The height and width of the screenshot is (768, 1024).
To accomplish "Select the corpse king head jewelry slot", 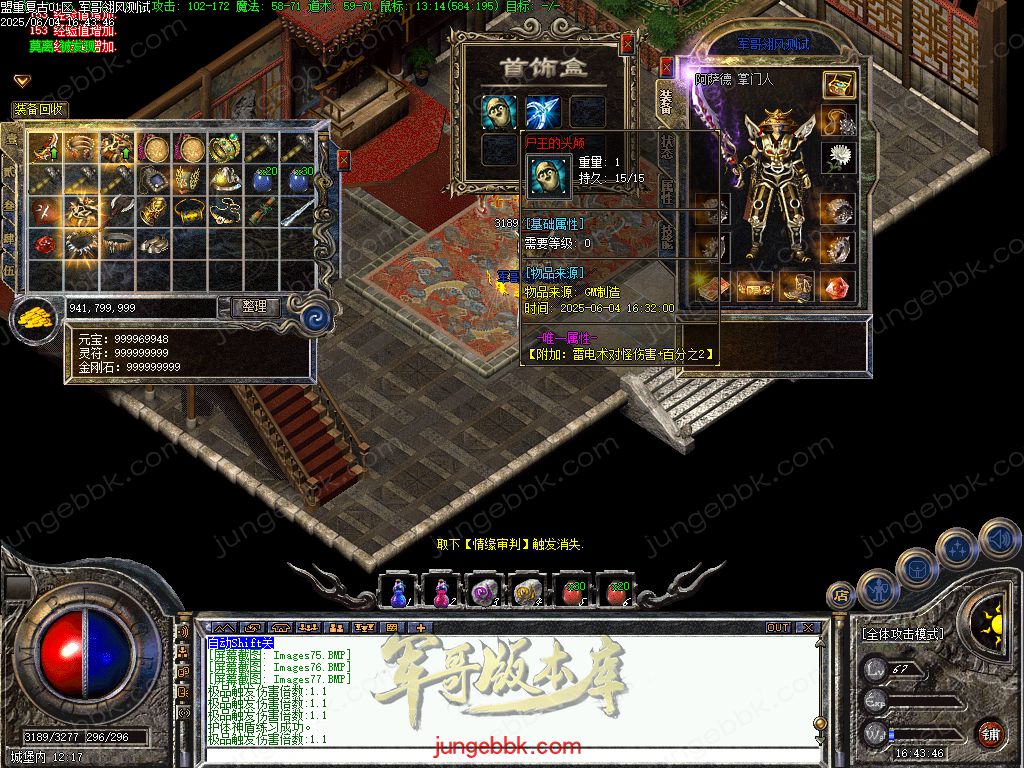I will tap(498, 111).
